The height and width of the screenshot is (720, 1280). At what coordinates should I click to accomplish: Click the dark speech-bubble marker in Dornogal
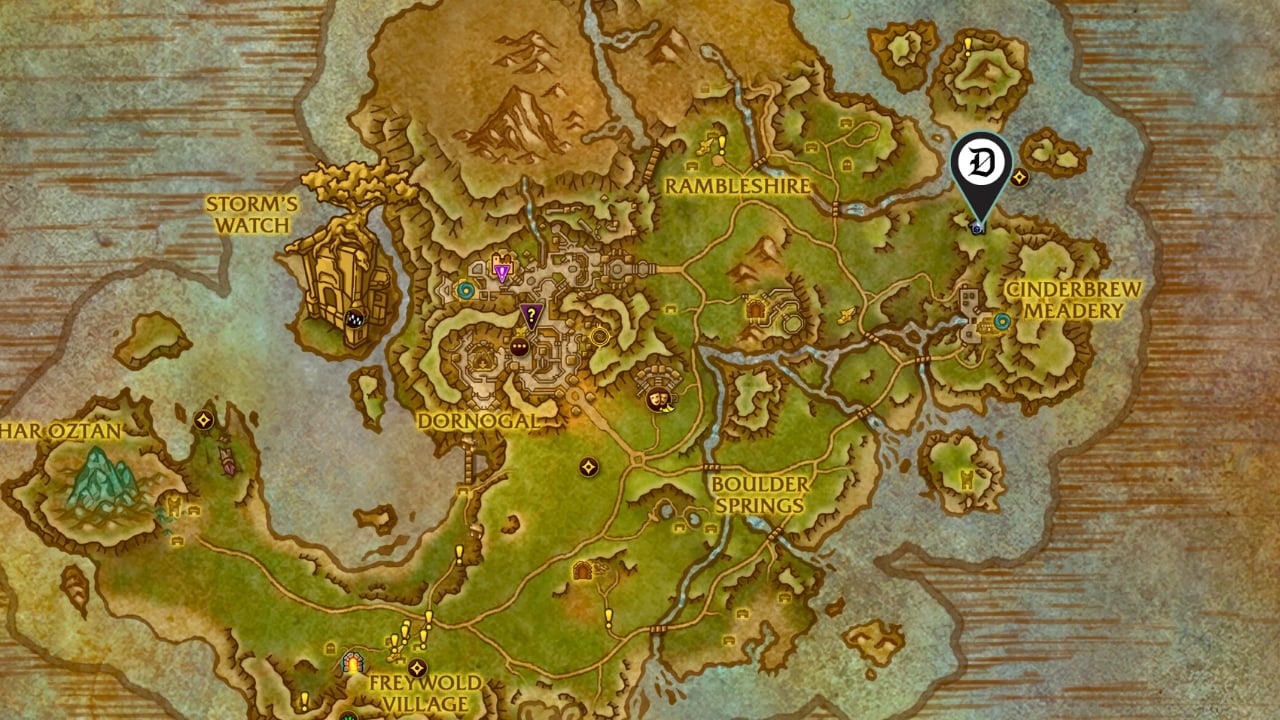[x=518, y=346]
